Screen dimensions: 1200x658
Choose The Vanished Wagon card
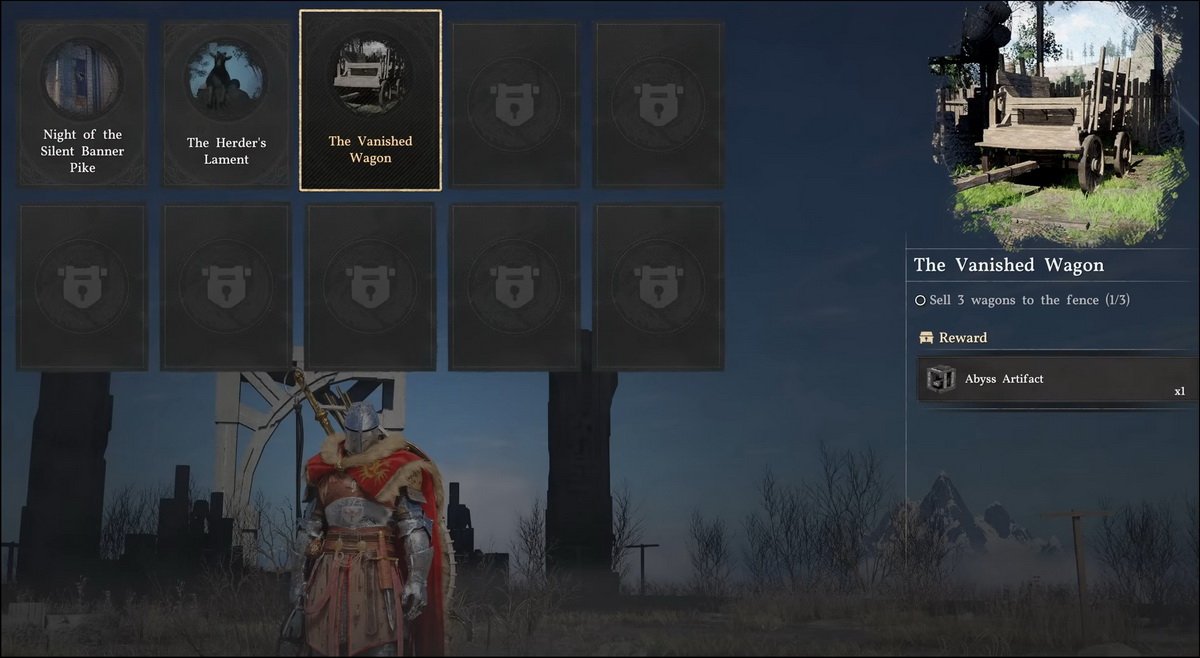coord(370,100)
